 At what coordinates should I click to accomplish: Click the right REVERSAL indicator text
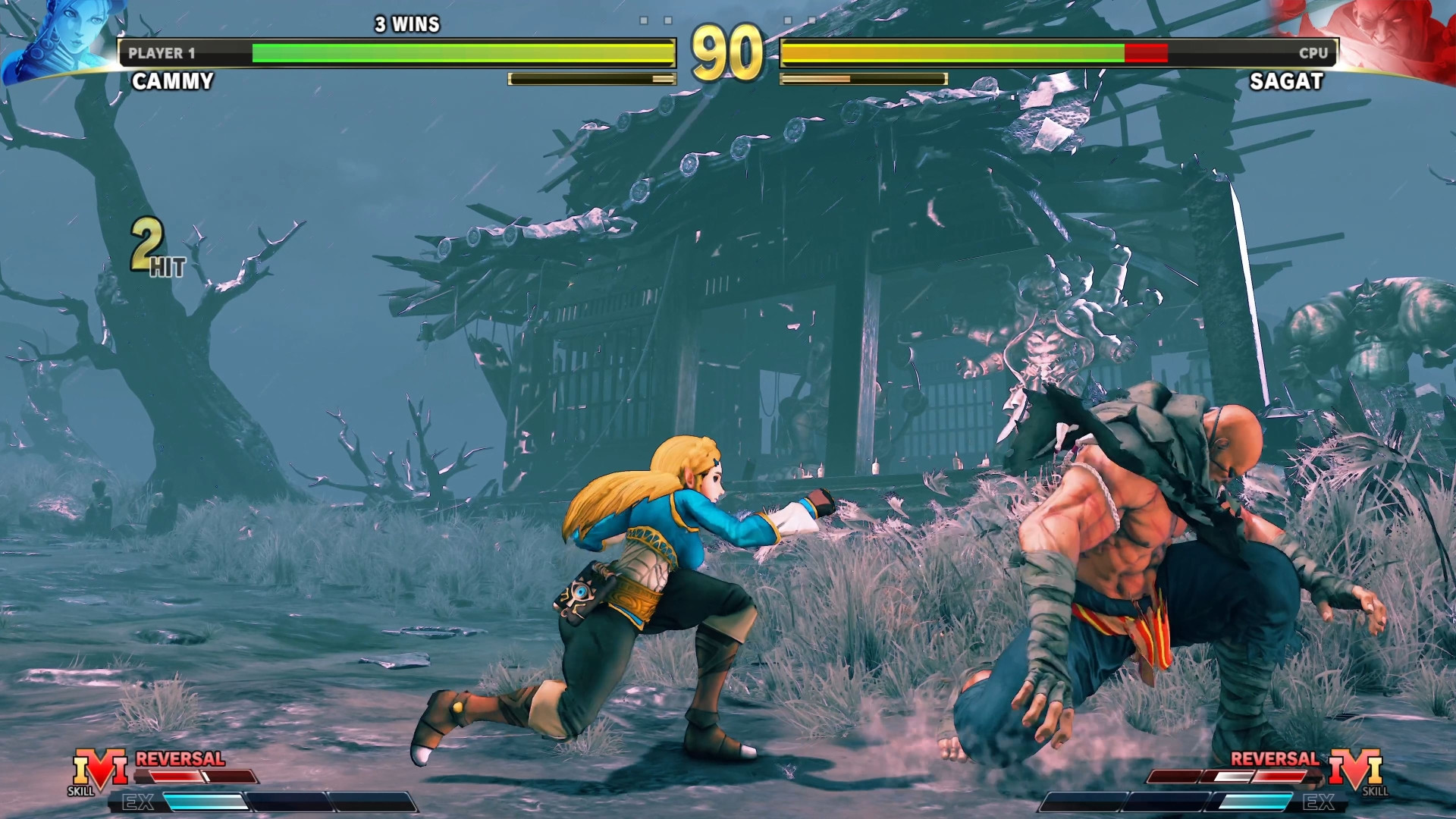coord(1274,758)
